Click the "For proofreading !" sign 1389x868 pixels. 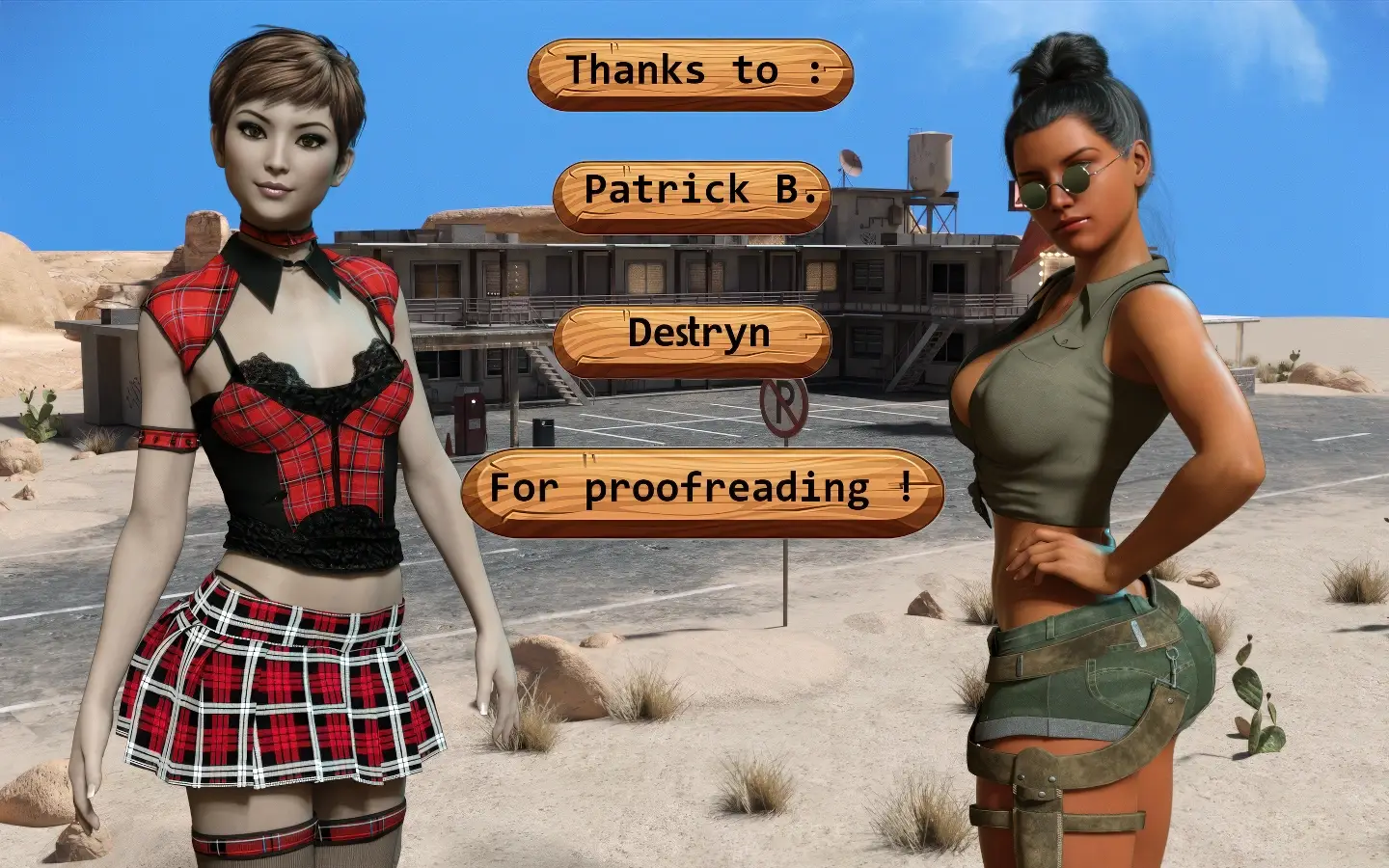pyautogui.click(x=701, y=491)
